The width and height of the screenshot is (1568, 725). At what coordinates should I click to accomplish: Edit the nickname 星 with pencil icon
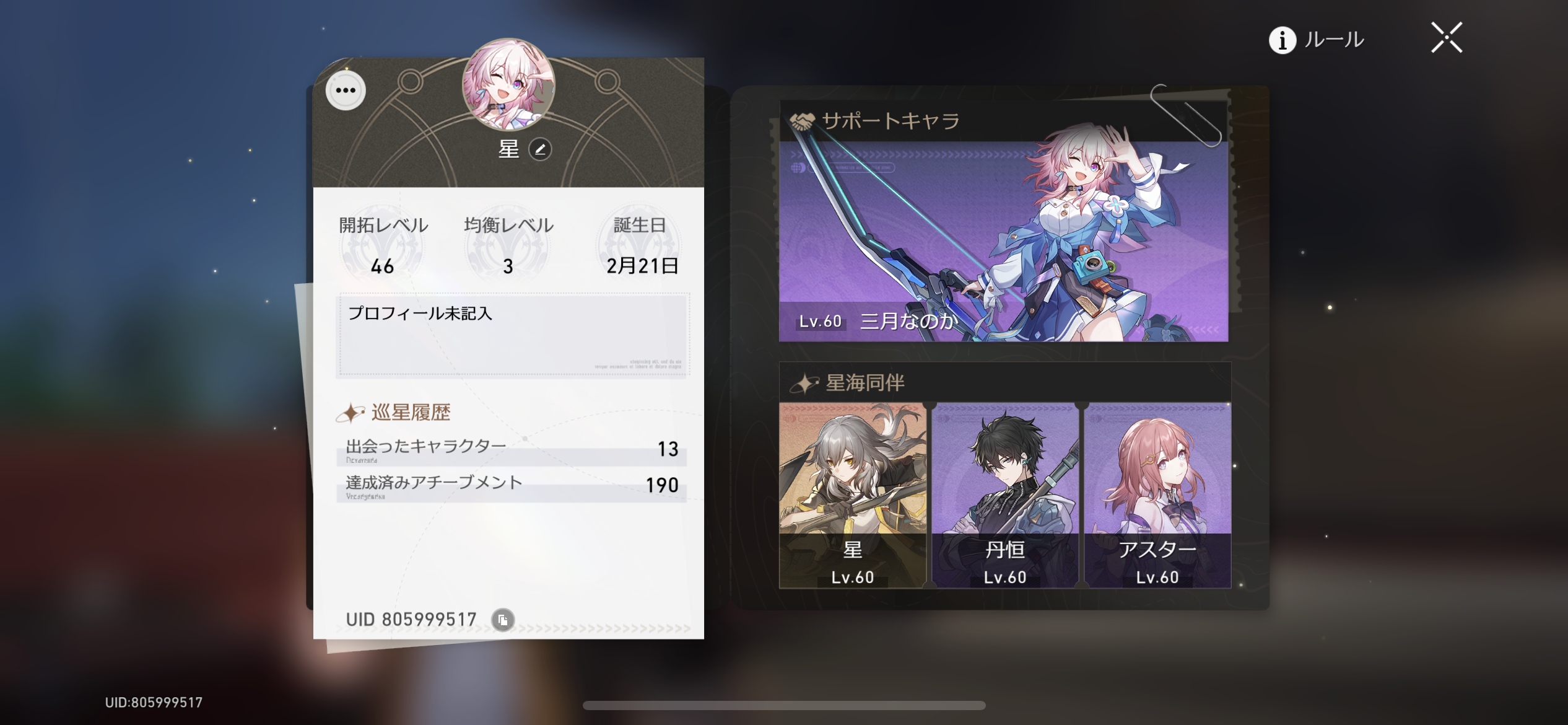pos(539,149)
